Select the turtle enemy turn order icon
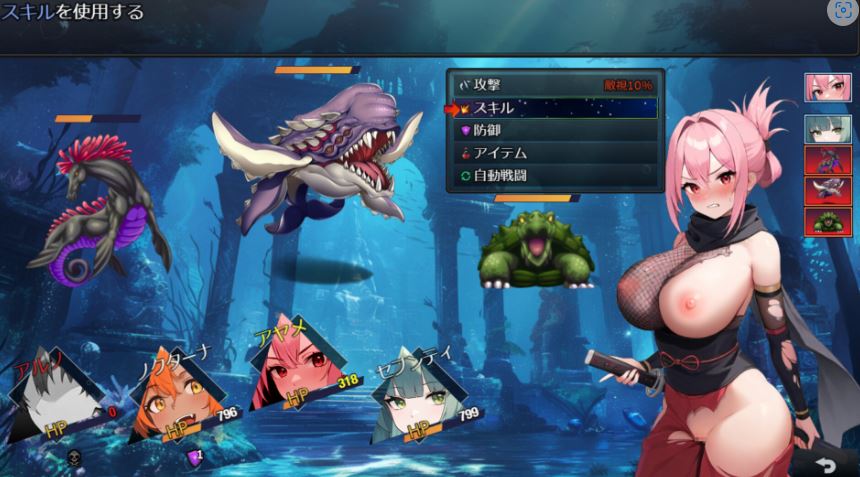860x477 pixels. [828, 221]
